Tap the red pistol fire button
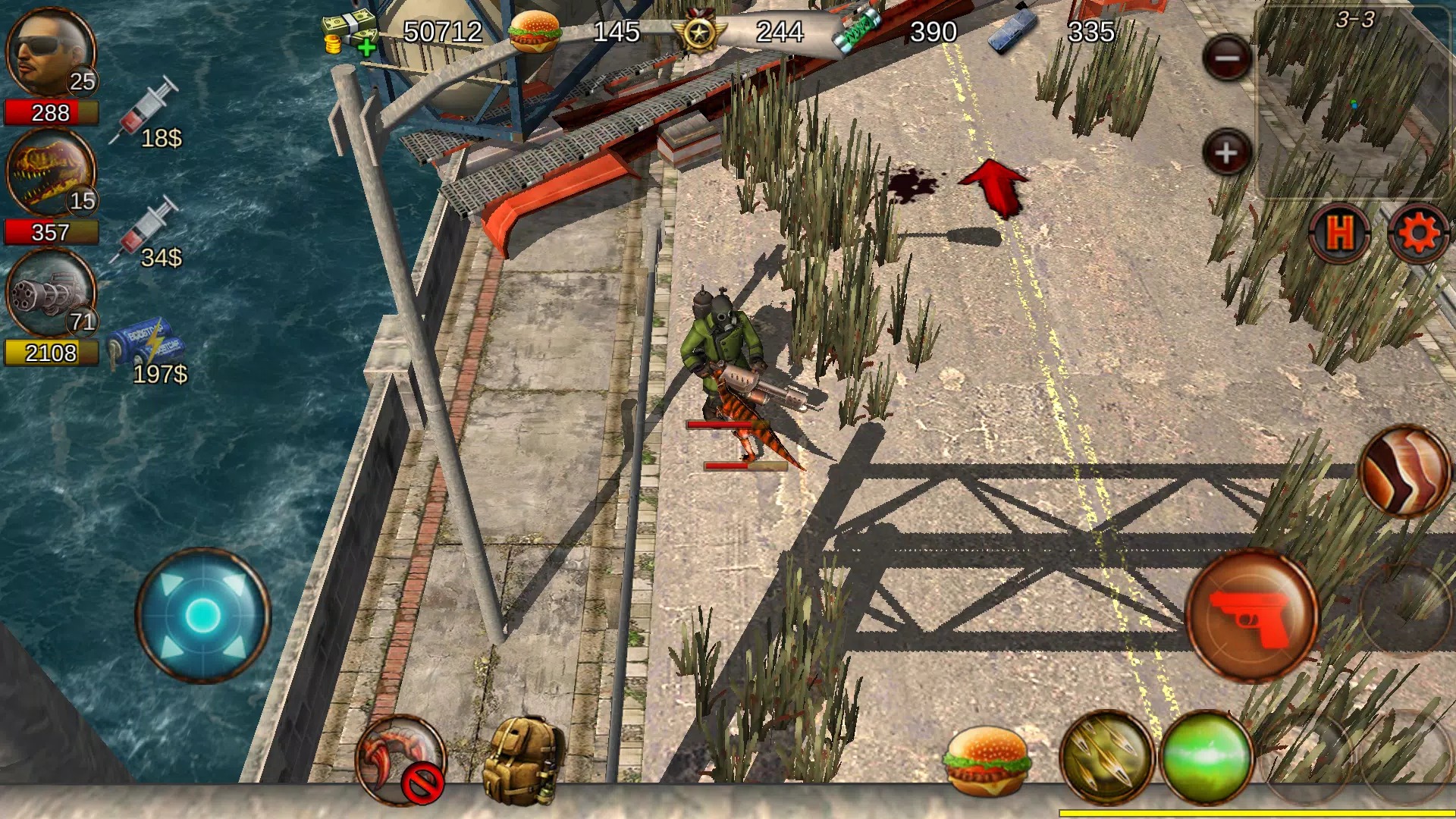Image resolution: width=1456 pixels, height=819 pixels. pyautogui.click(x=1251, y=616)
